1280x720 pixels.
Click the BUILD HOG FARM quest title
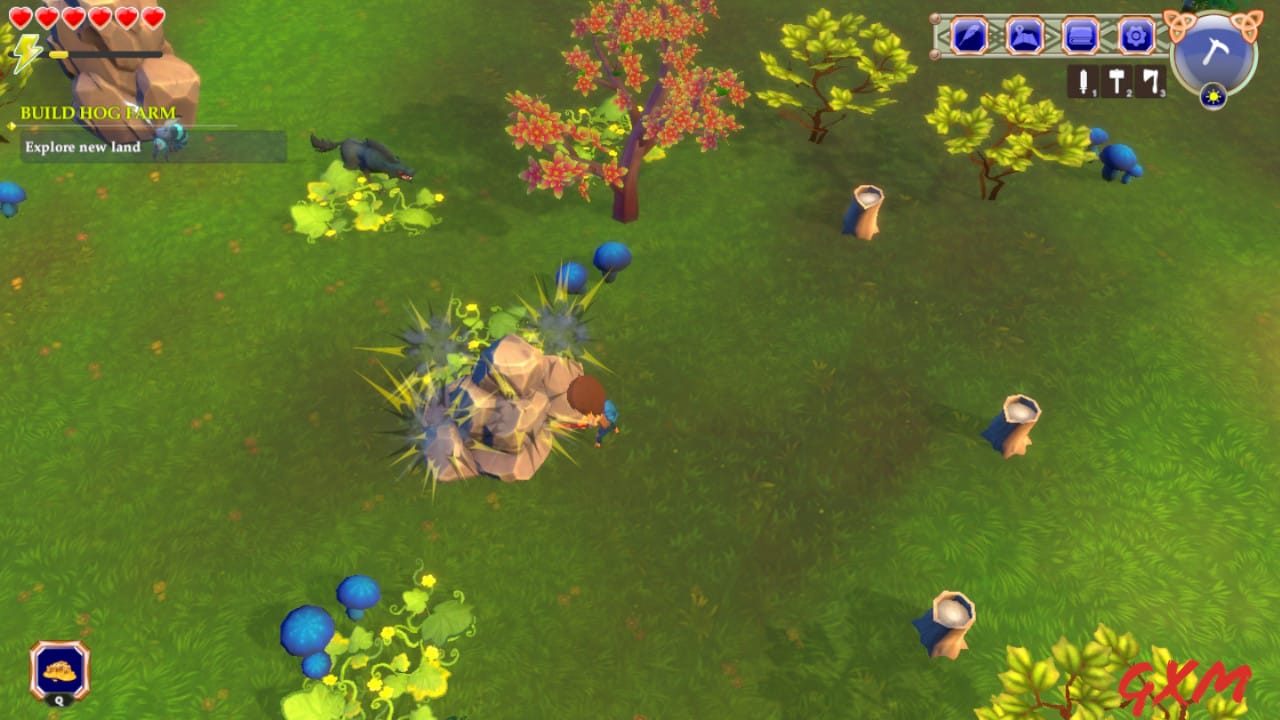tap(97, 112)
